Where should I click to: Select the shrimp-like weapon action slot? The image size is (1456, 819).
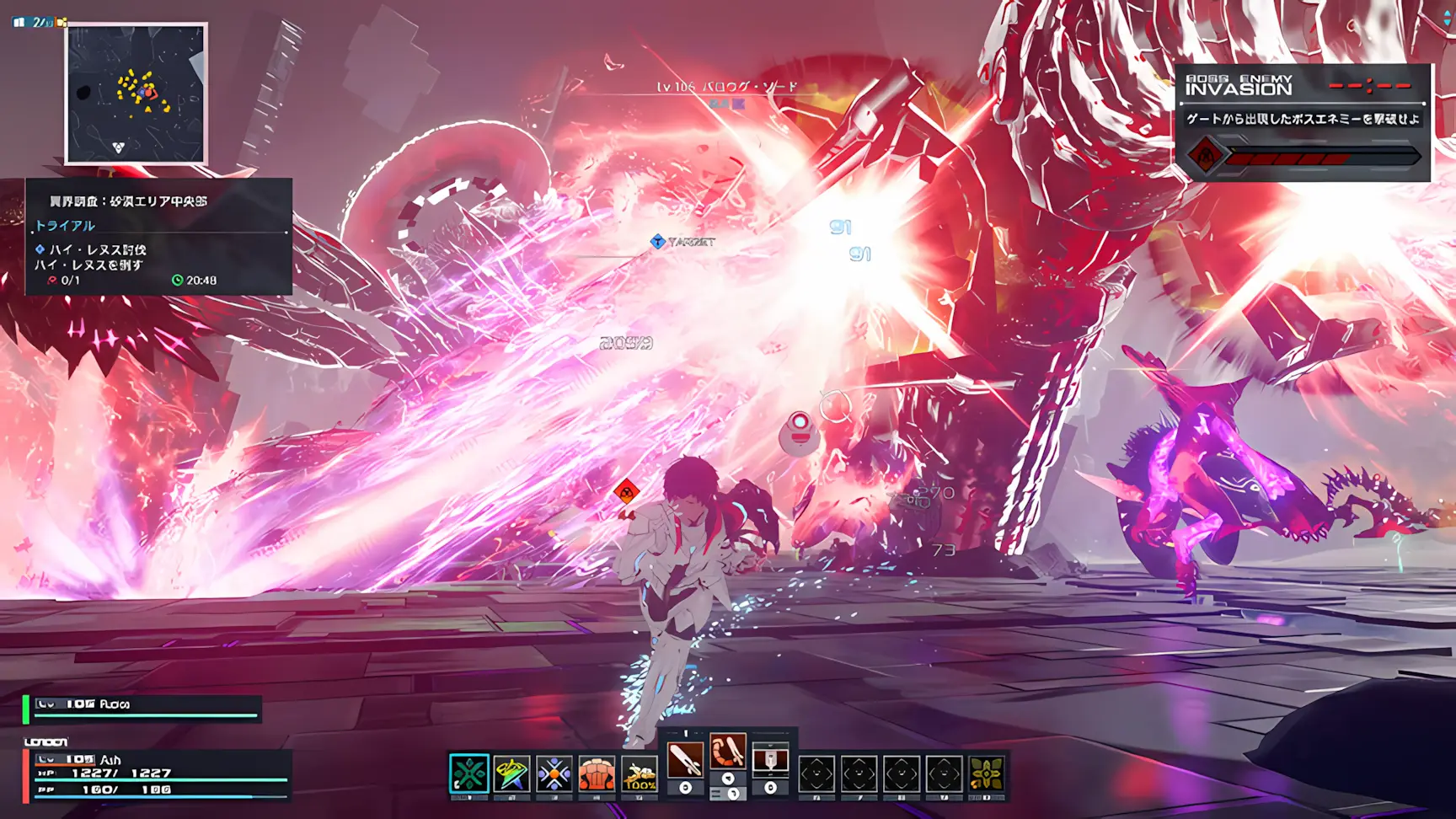(x=727, y=752)
